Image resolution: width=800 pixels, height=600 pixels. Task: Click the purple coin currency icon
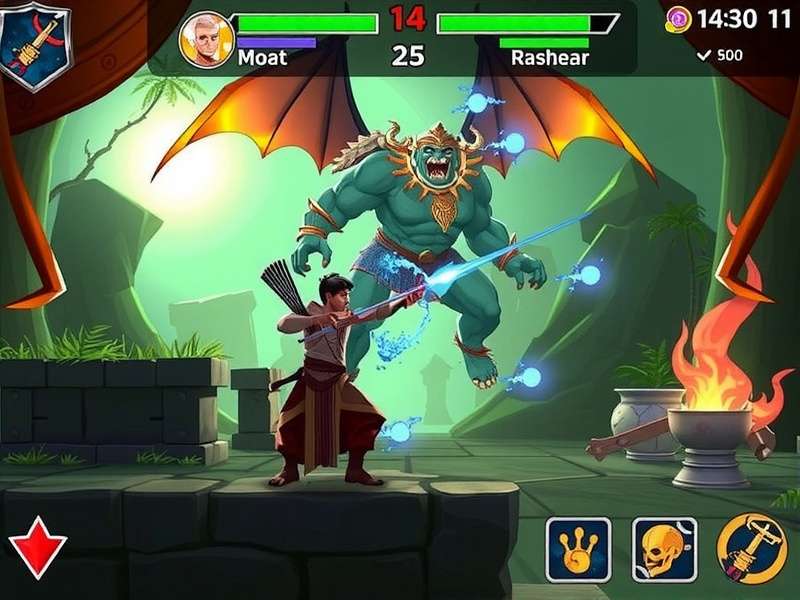(679, 18)
